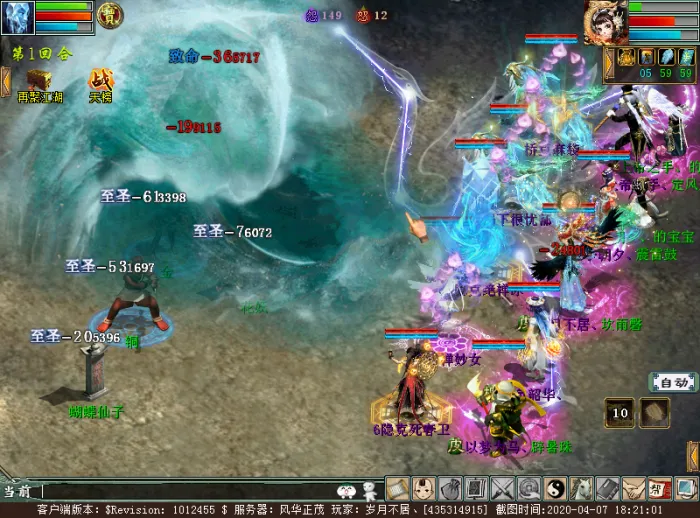This screenshot has width=700, height=518.
Task: Open the white emoticon face button
Action: pyautogui.click(x=347, y=491)
